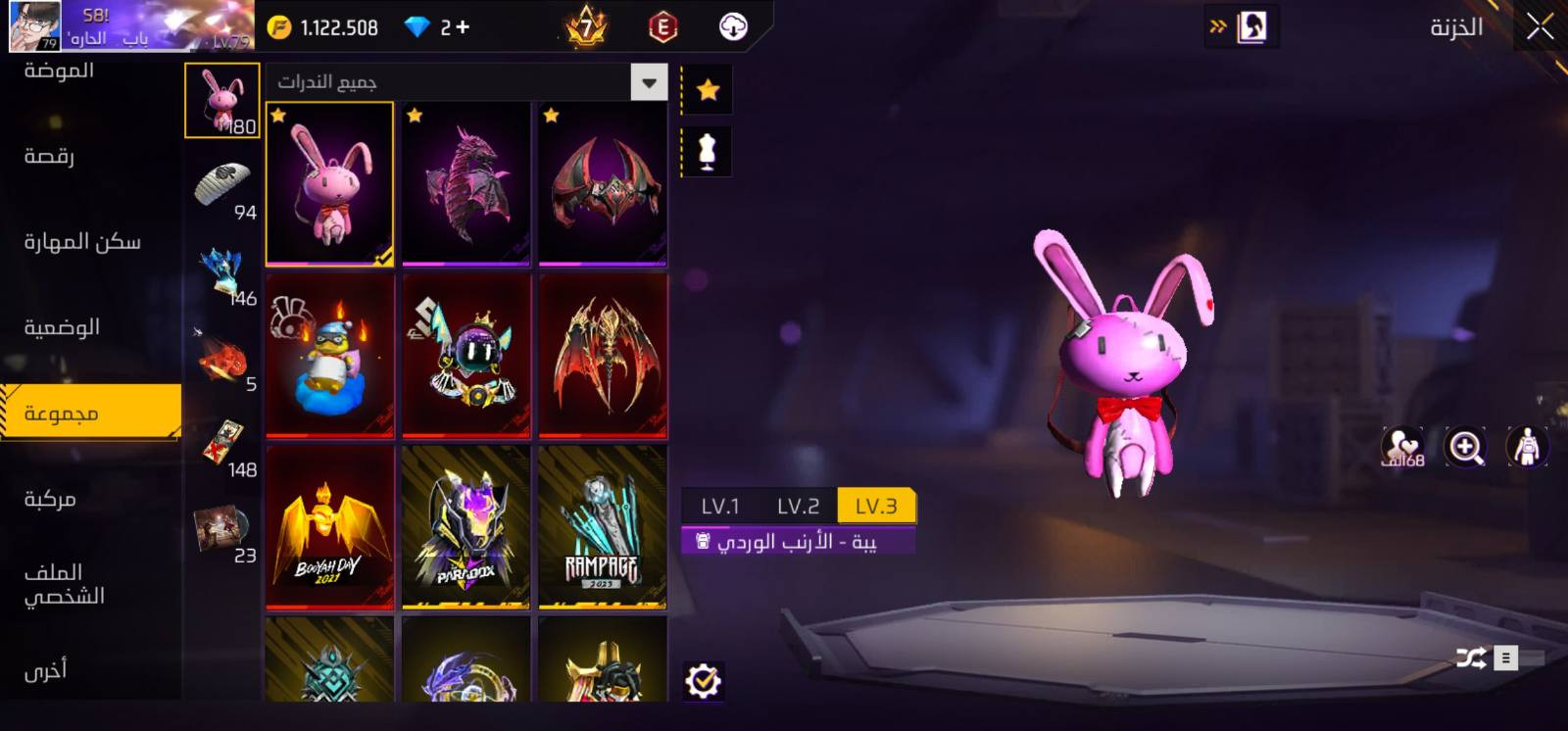Close the vault screen with the X

(x=1540, y=27)
